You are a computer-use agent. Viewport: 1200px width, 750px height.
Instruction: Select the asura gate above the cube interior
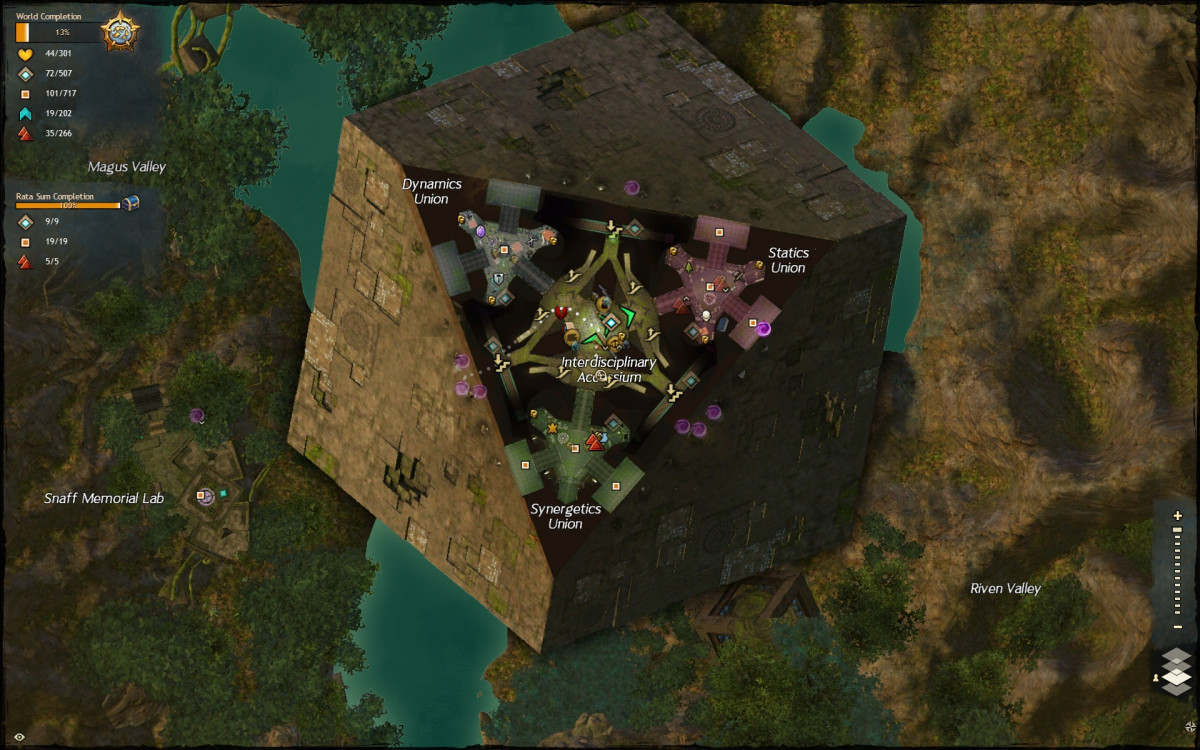pyautogui.click(x=632, y=187)
